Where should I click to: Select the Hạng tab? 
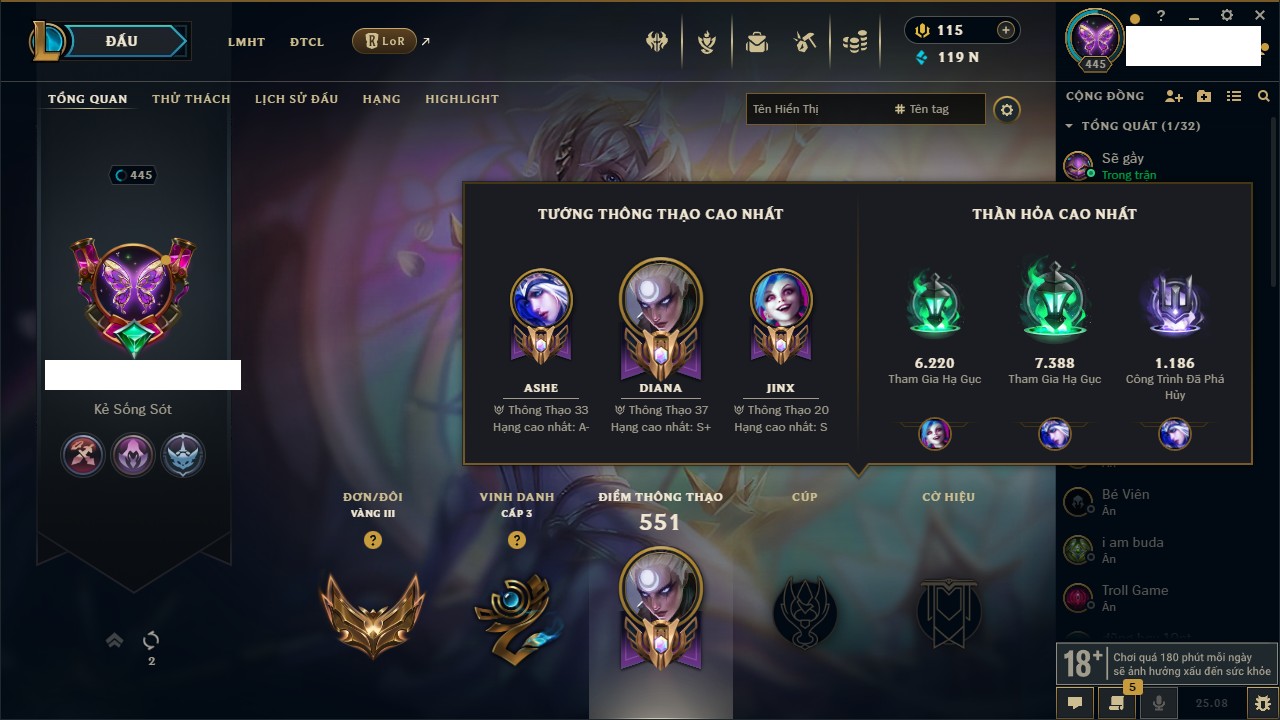point(381,99)
